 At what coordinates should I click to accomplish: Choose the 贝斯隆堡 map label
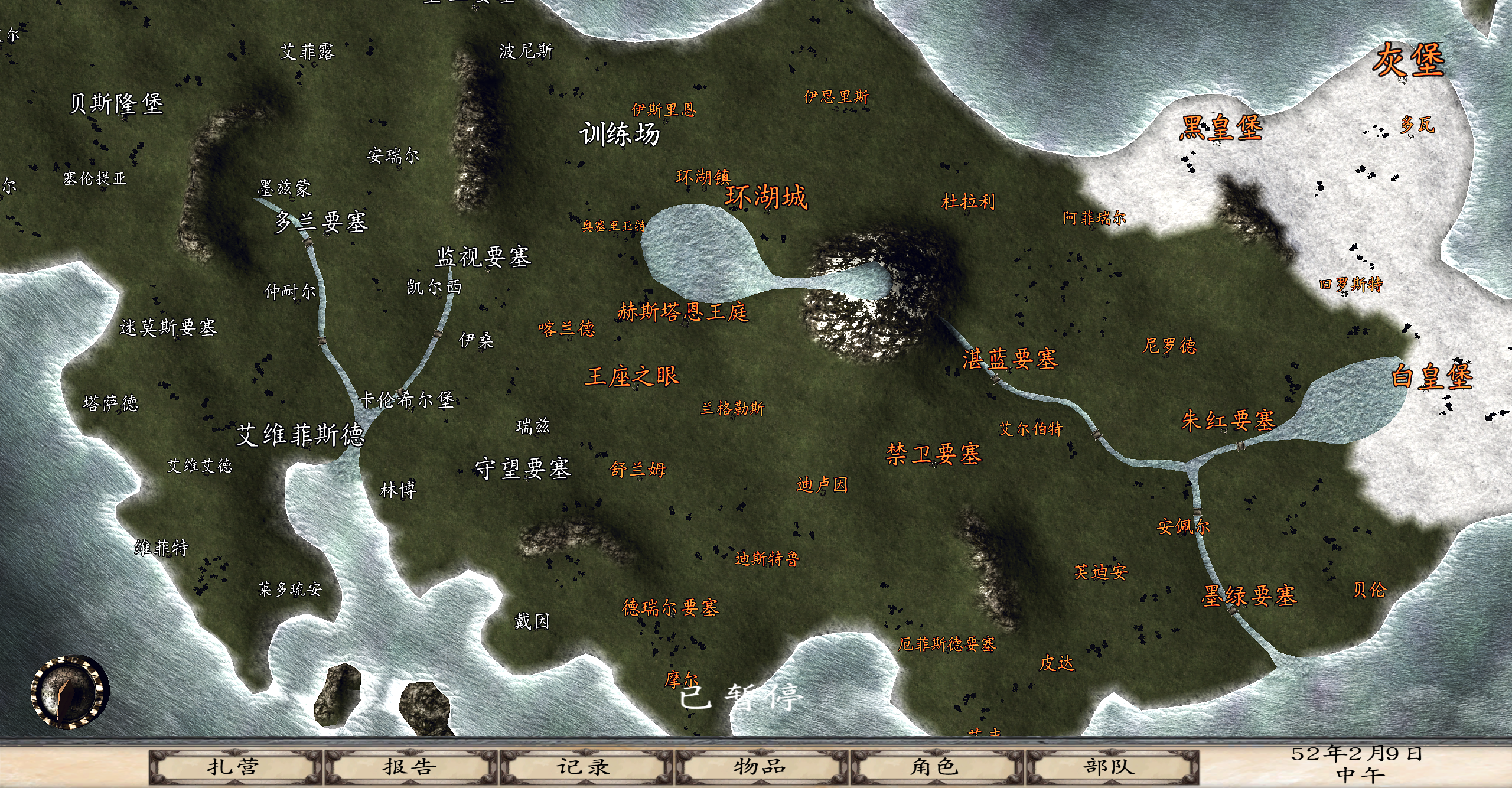click(116, 104)
